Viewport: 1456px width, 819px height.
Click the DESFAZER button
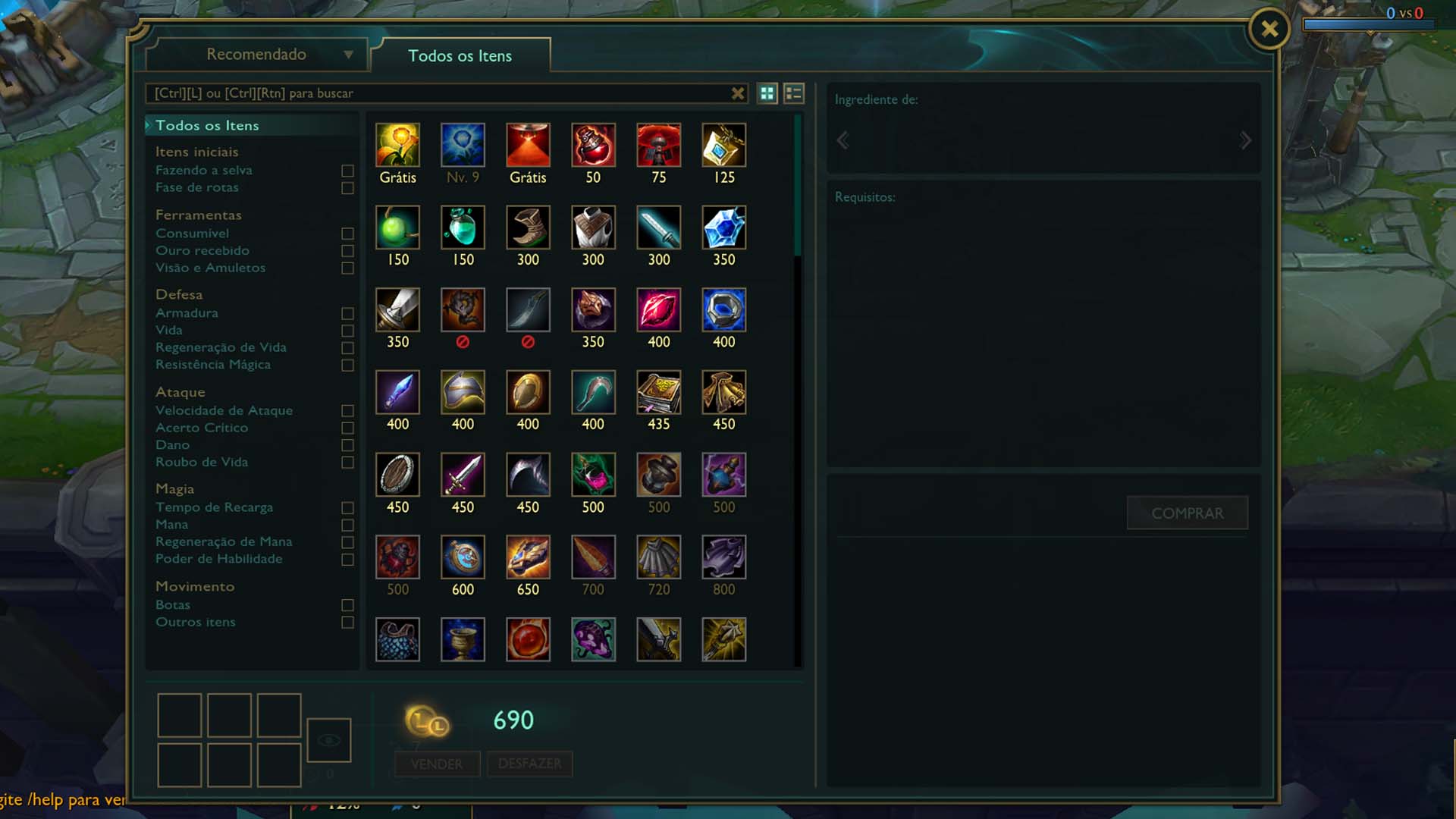[x=529, y=764]
